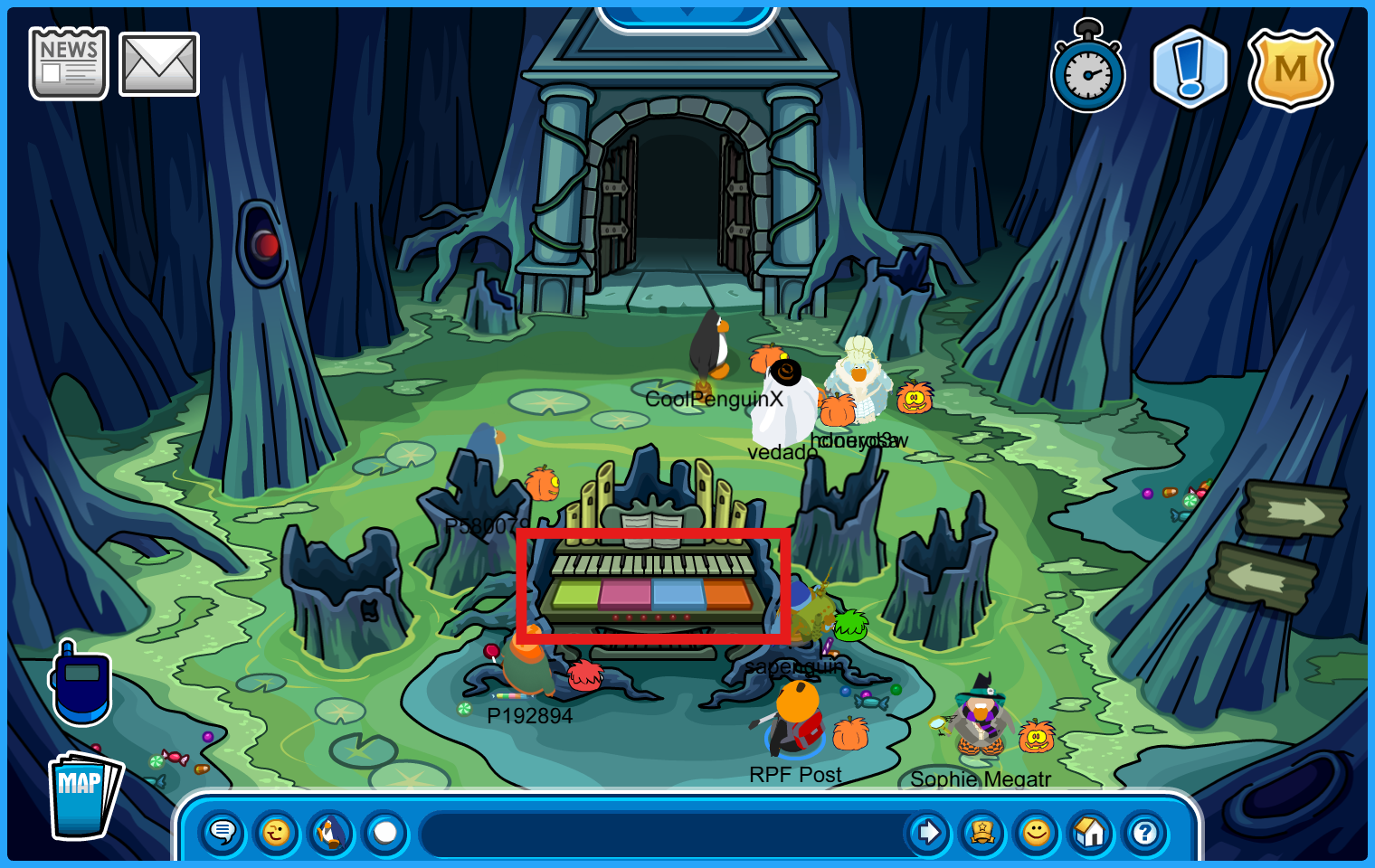Open the smiley face buddy list
The height and width of the screenshot is (868, 1375).
(x=1037, y=832)
